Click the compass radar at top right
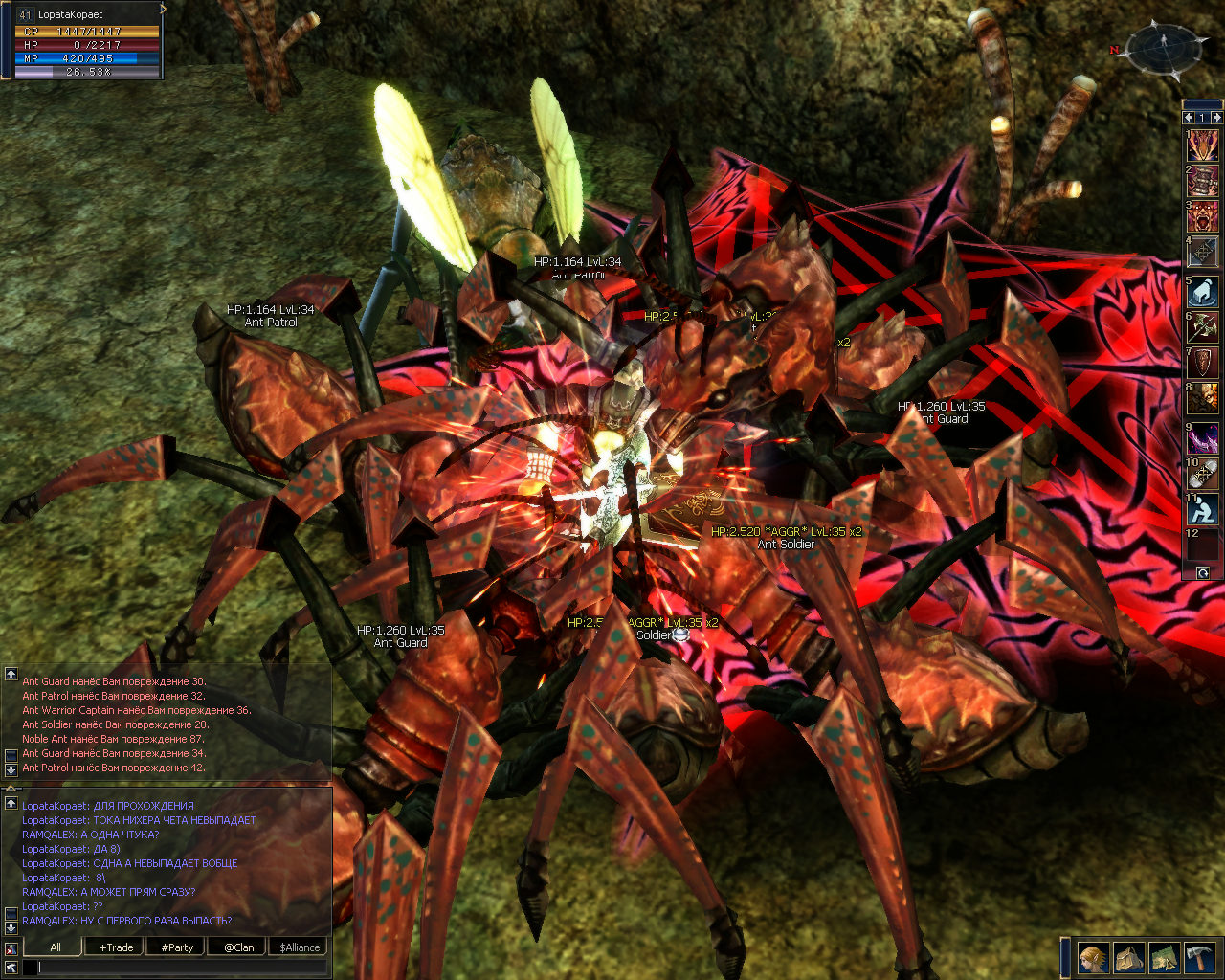This screenshot has height=980, width=1225. click(1167, 49)
